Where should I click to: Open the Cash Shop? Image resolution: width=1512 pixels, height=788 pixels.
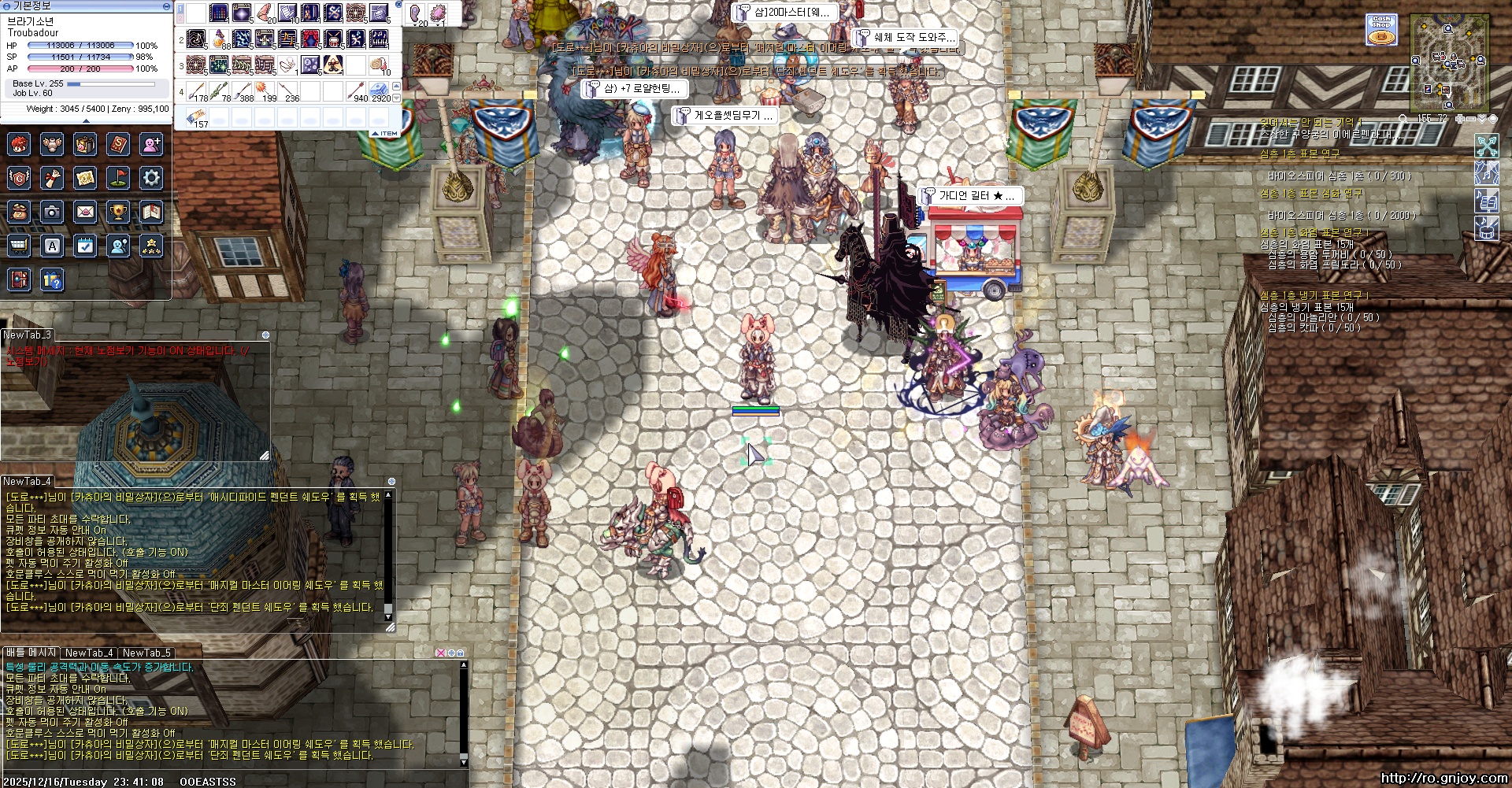click(x=1380, y=30)
